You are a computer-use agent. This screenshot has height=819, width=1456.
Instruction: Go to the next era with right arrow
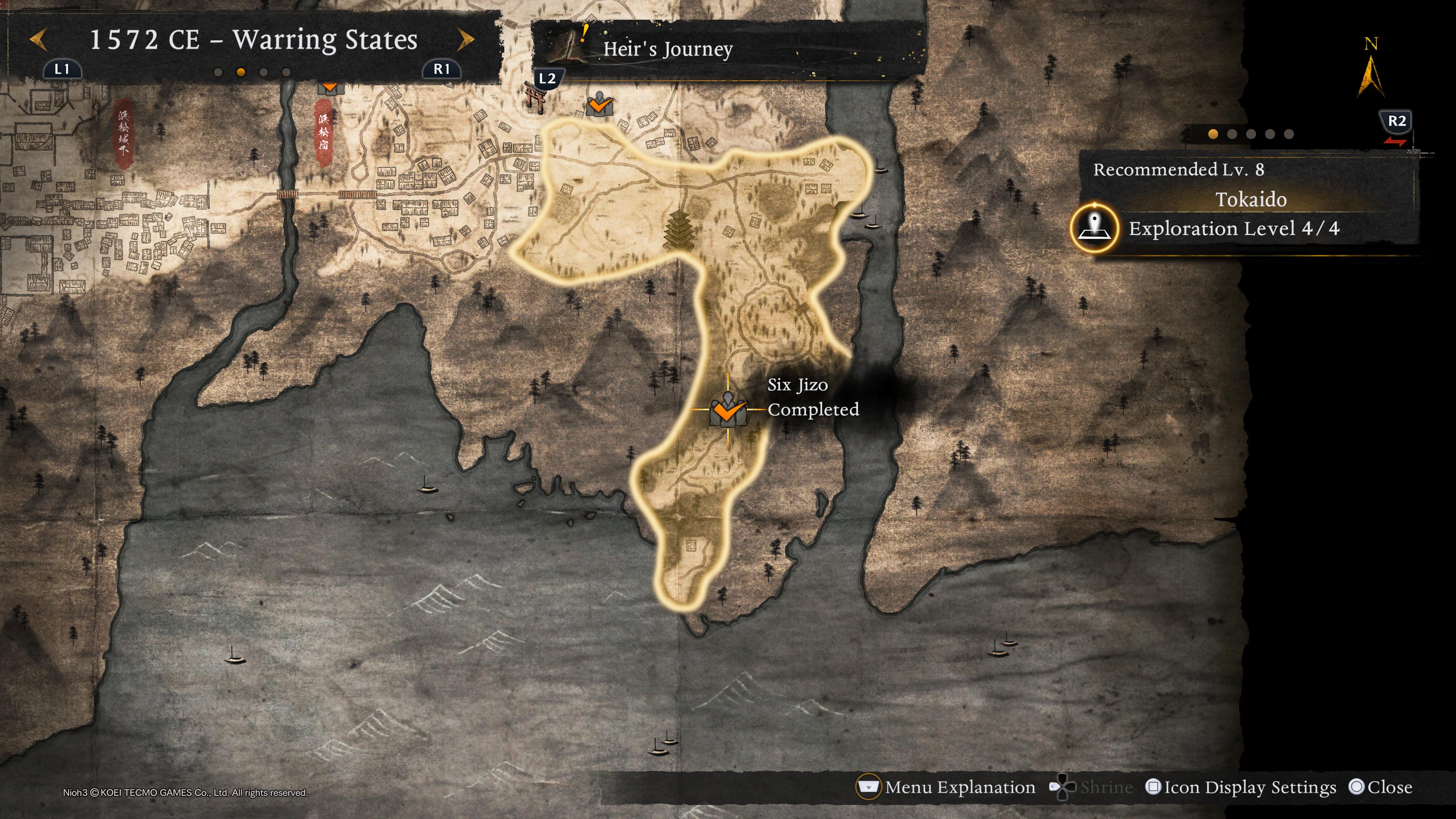466,40
